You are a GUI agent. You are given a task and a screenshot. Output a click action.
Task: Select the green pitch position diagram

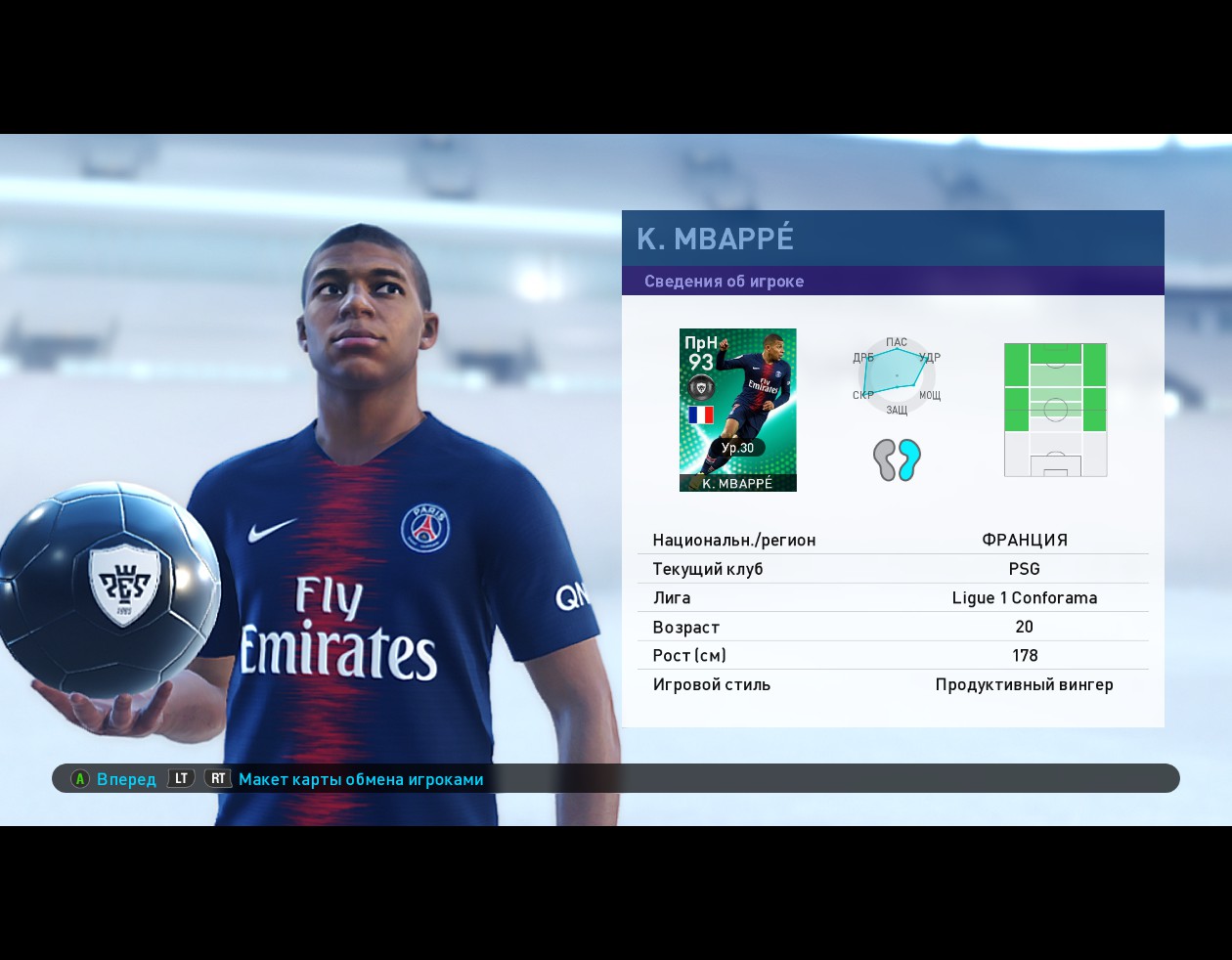click(1055, 410)
